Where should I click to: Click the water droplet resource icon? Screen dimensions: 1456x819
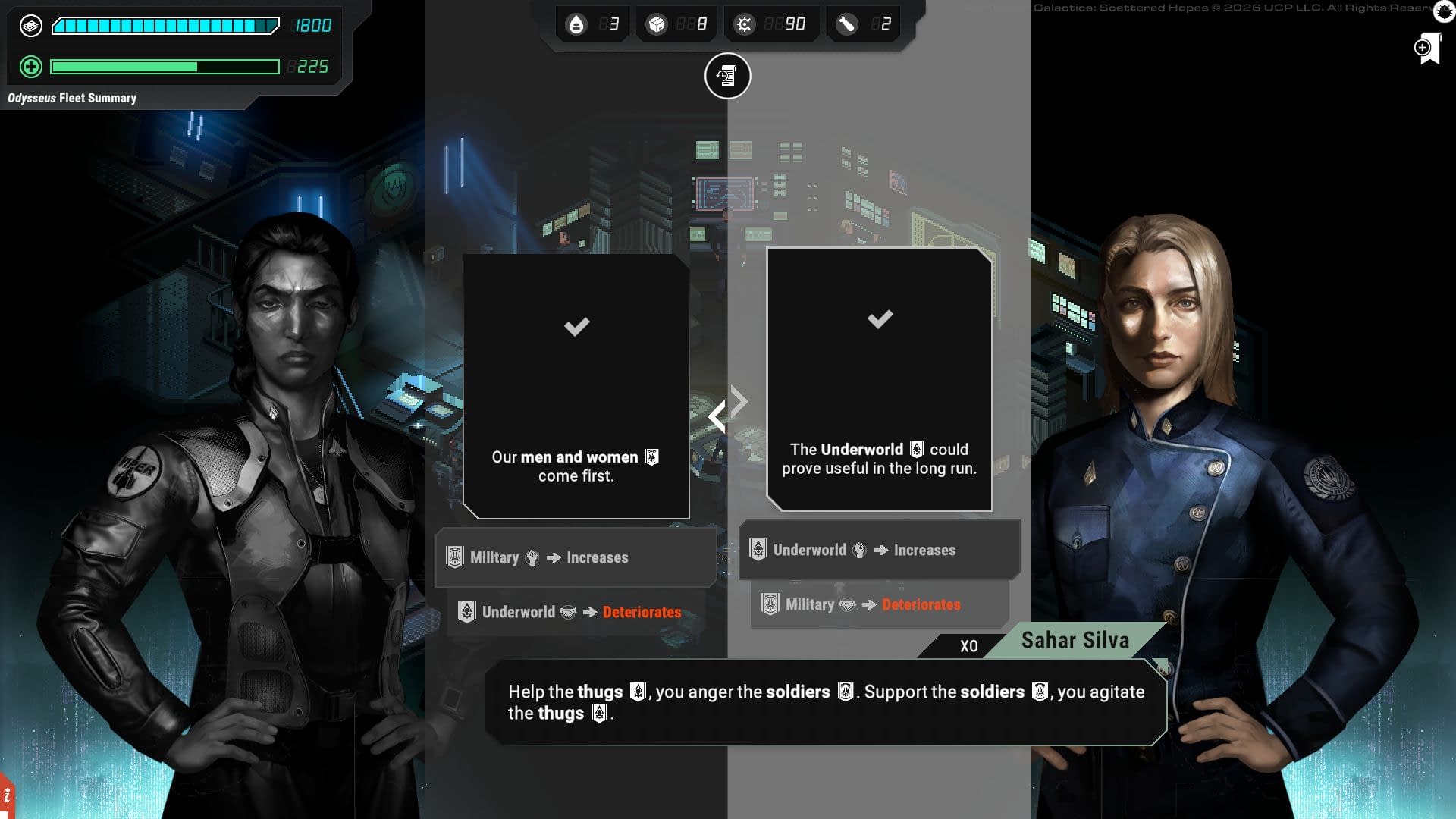tap(576, 25)
